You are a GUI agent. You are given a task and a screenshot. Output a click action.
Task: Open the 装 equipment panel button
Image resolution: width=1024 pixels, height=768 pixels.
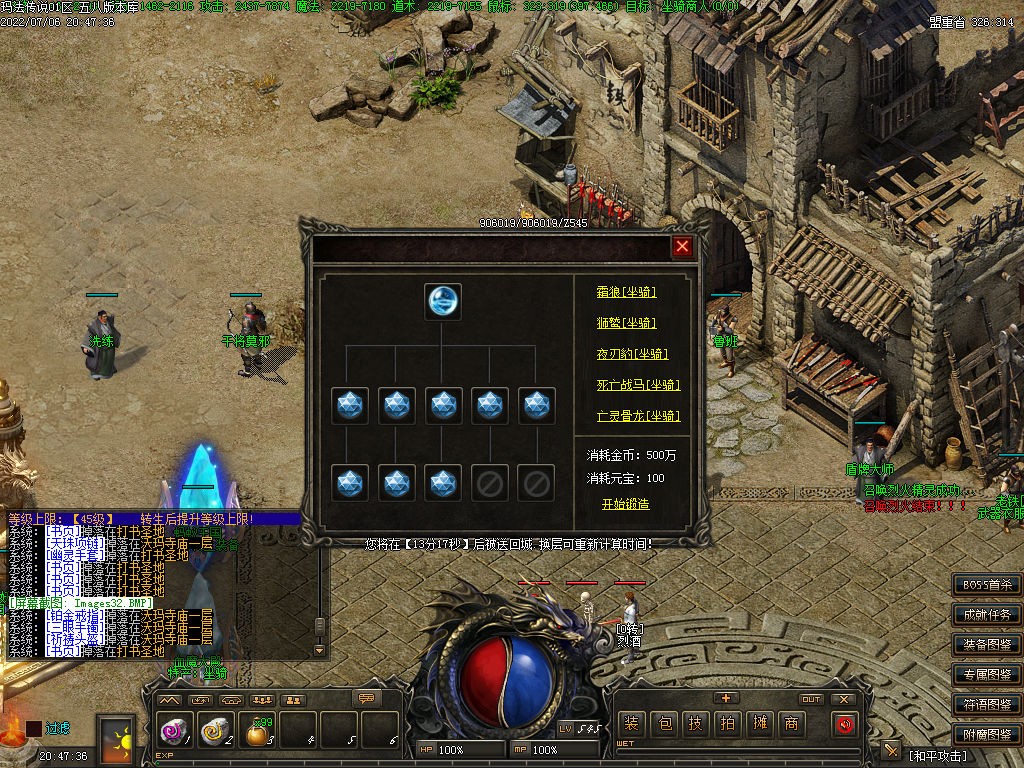pyautogui.click(x=632, y=724)
